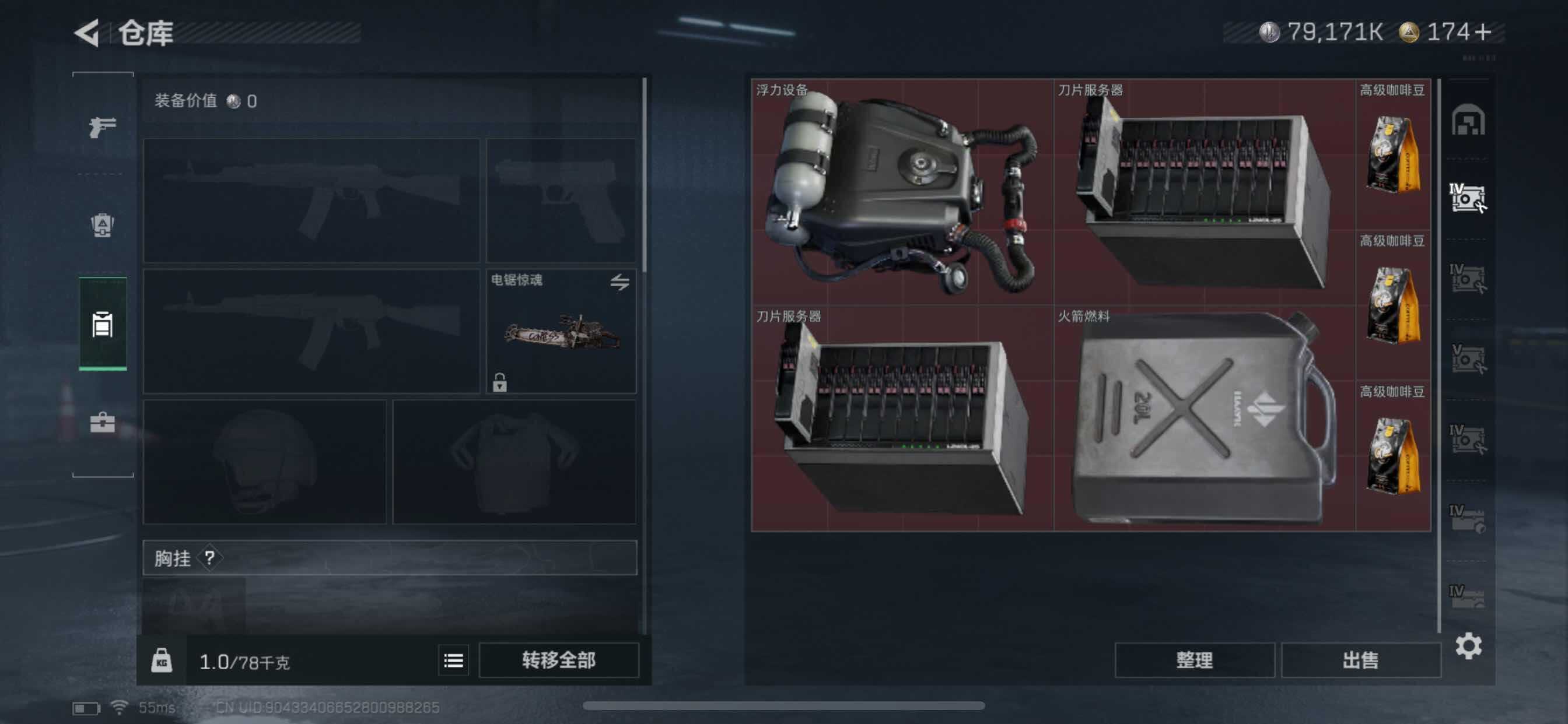This screenshot has width=1568, height=724.
Task: Go back using the arrow beside 仓库
Action: [x=87, y=33]
